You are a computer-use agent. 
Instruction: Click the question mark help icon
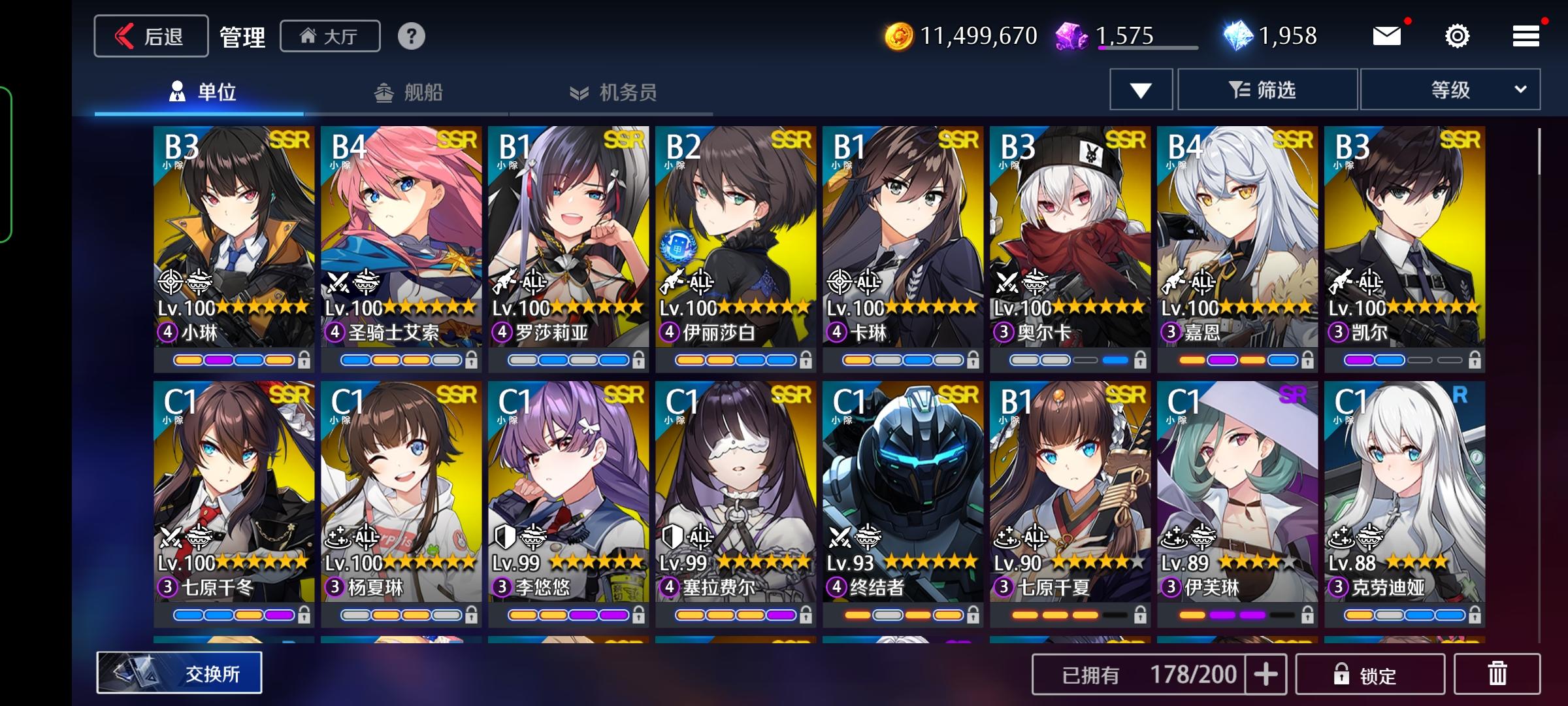(x=410, y=37)
